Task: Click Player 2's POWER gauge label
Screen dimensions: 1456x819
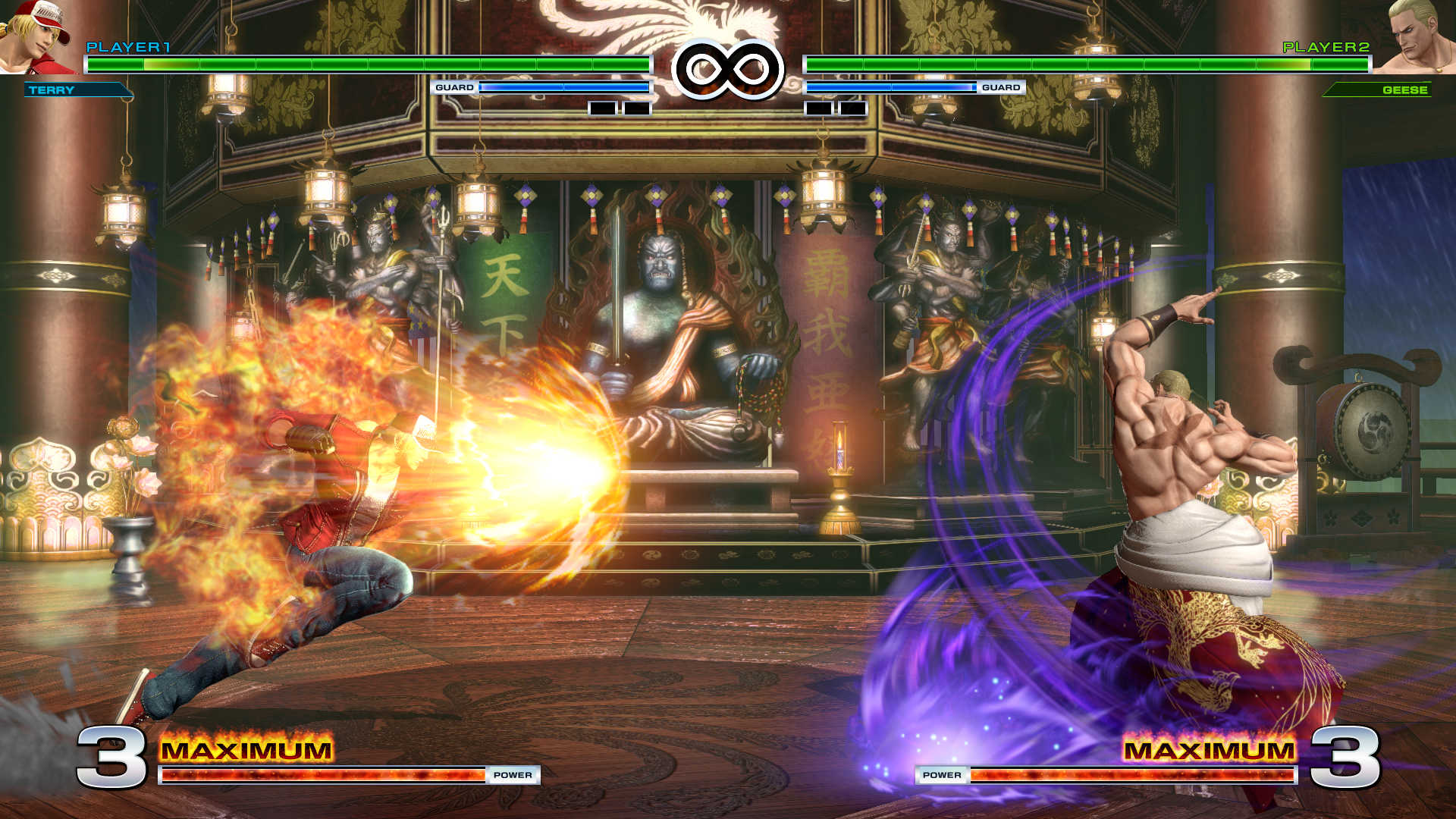Action: point(942,776)
